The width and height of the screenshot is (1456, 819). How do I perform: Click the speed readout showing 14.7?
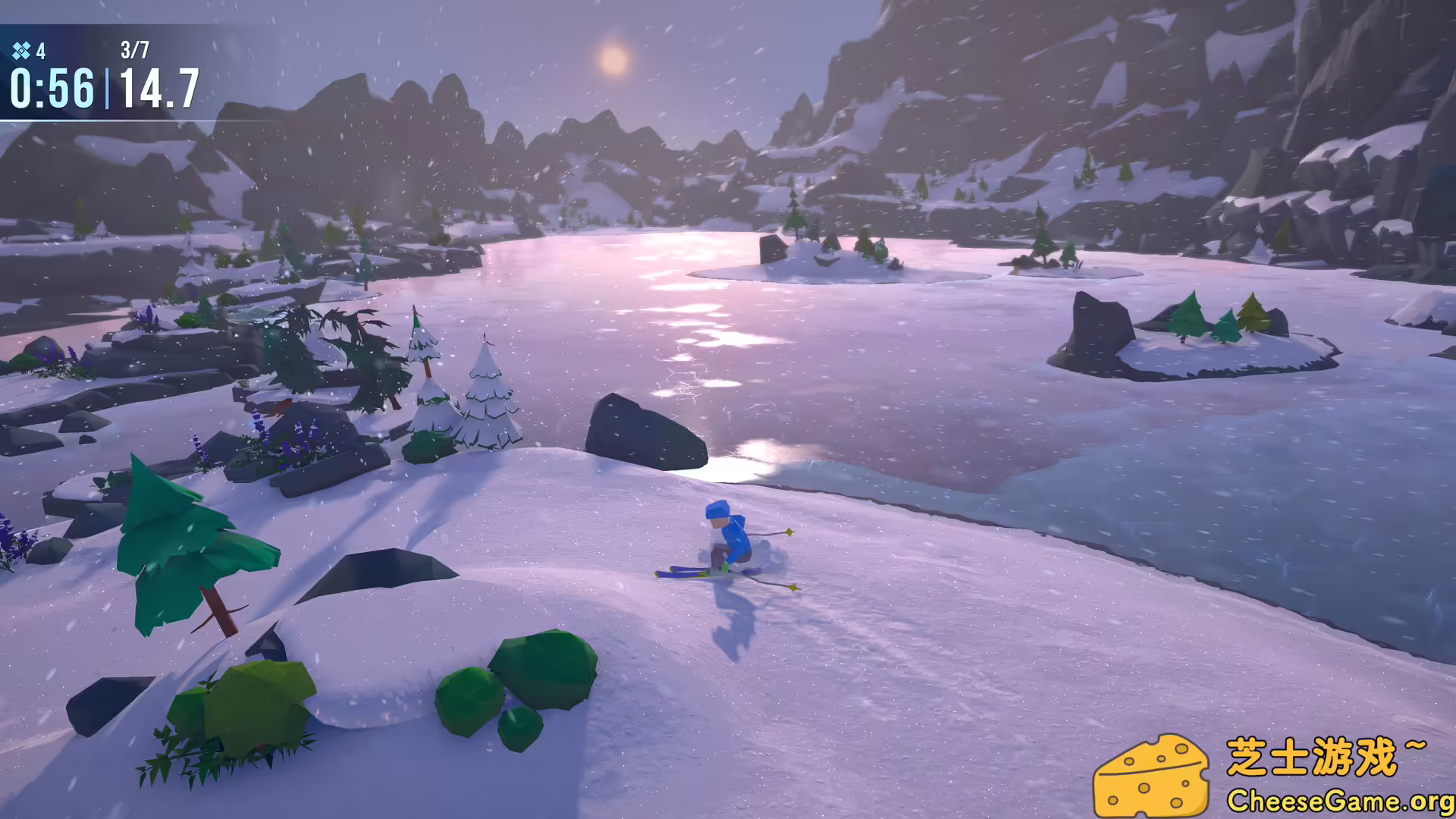(x=161, y=89)
